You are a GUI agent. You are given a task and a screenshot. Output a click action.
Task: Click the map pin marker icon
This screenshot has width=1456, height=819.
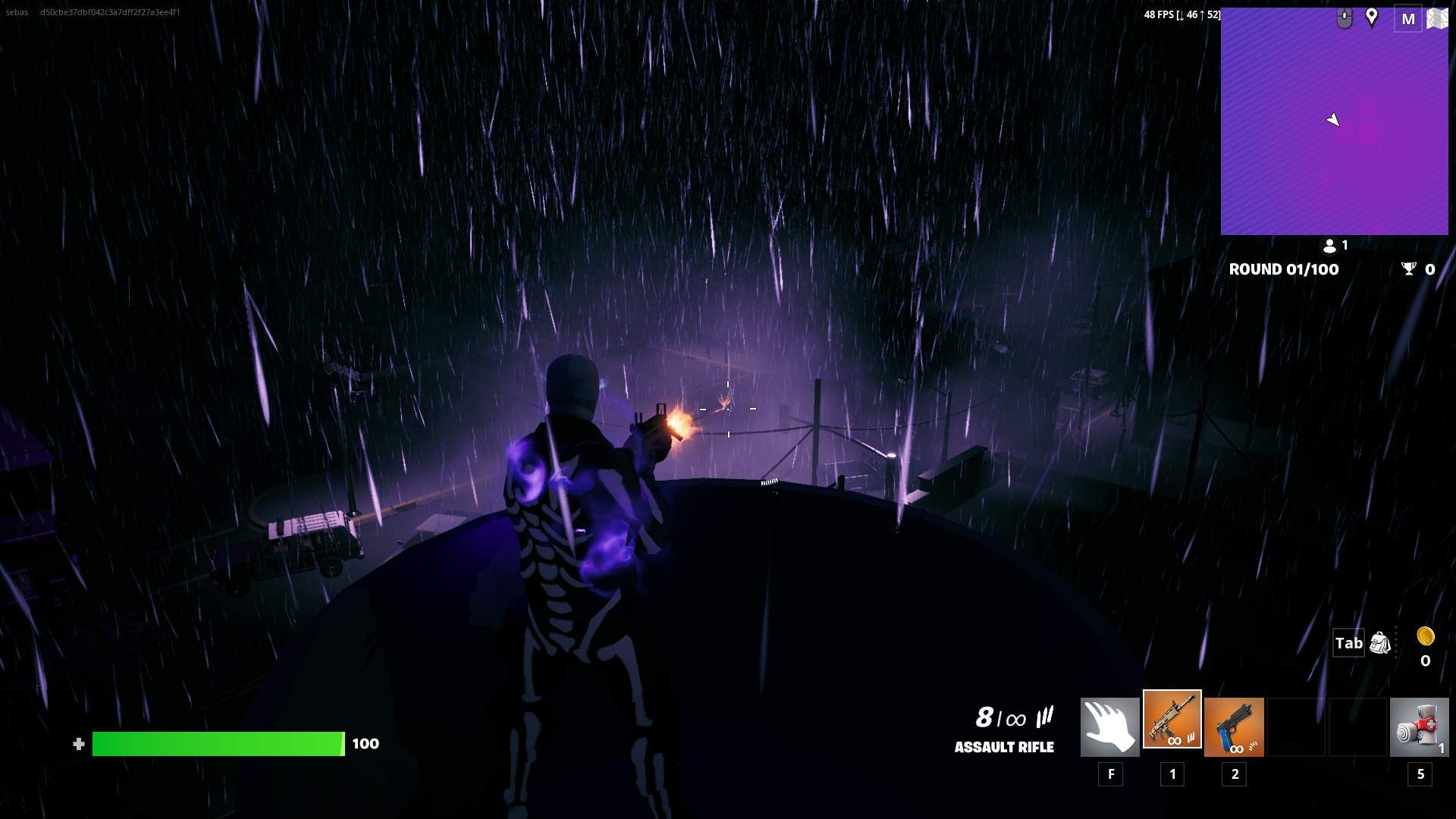[1371, 17]
